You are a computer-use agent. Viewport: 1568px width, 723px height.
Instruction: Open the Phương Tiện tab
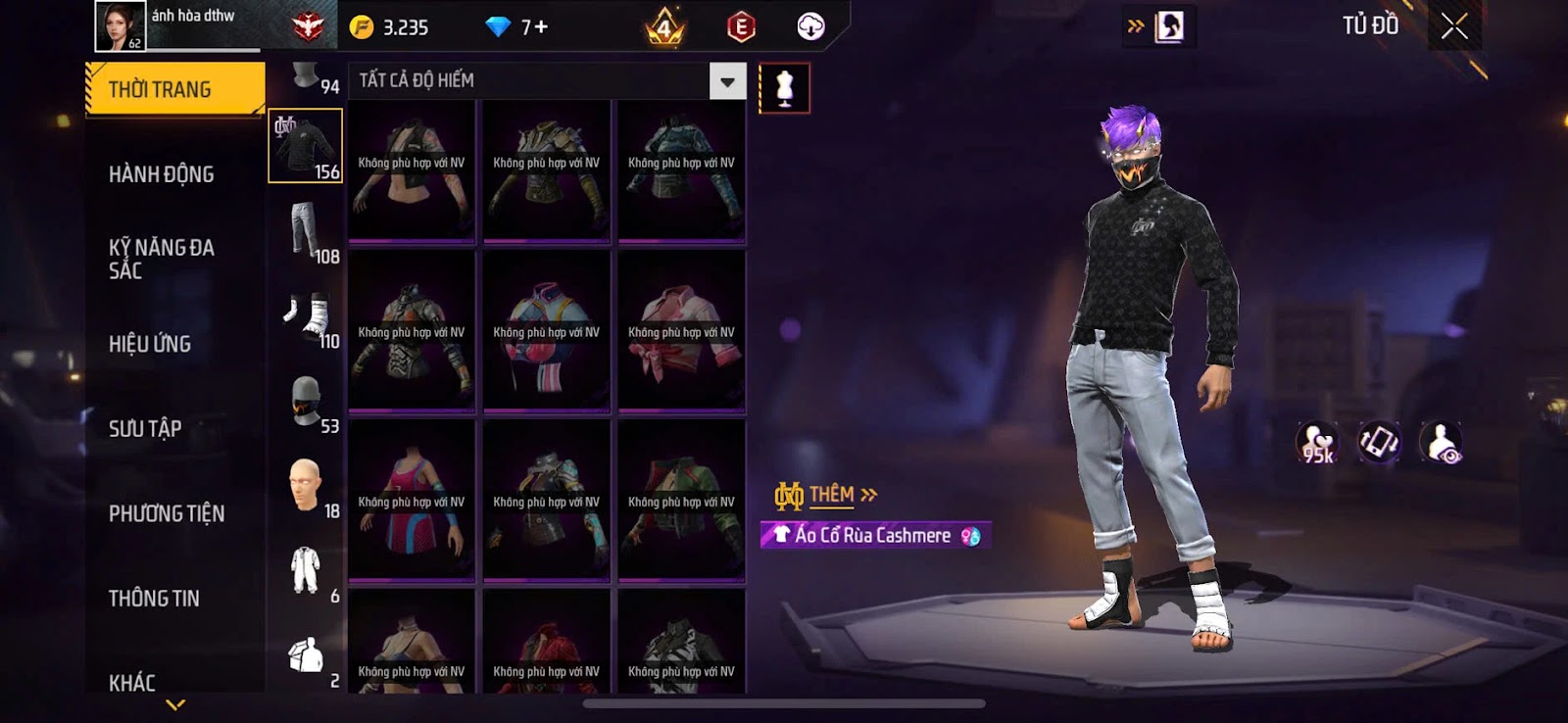167,513
